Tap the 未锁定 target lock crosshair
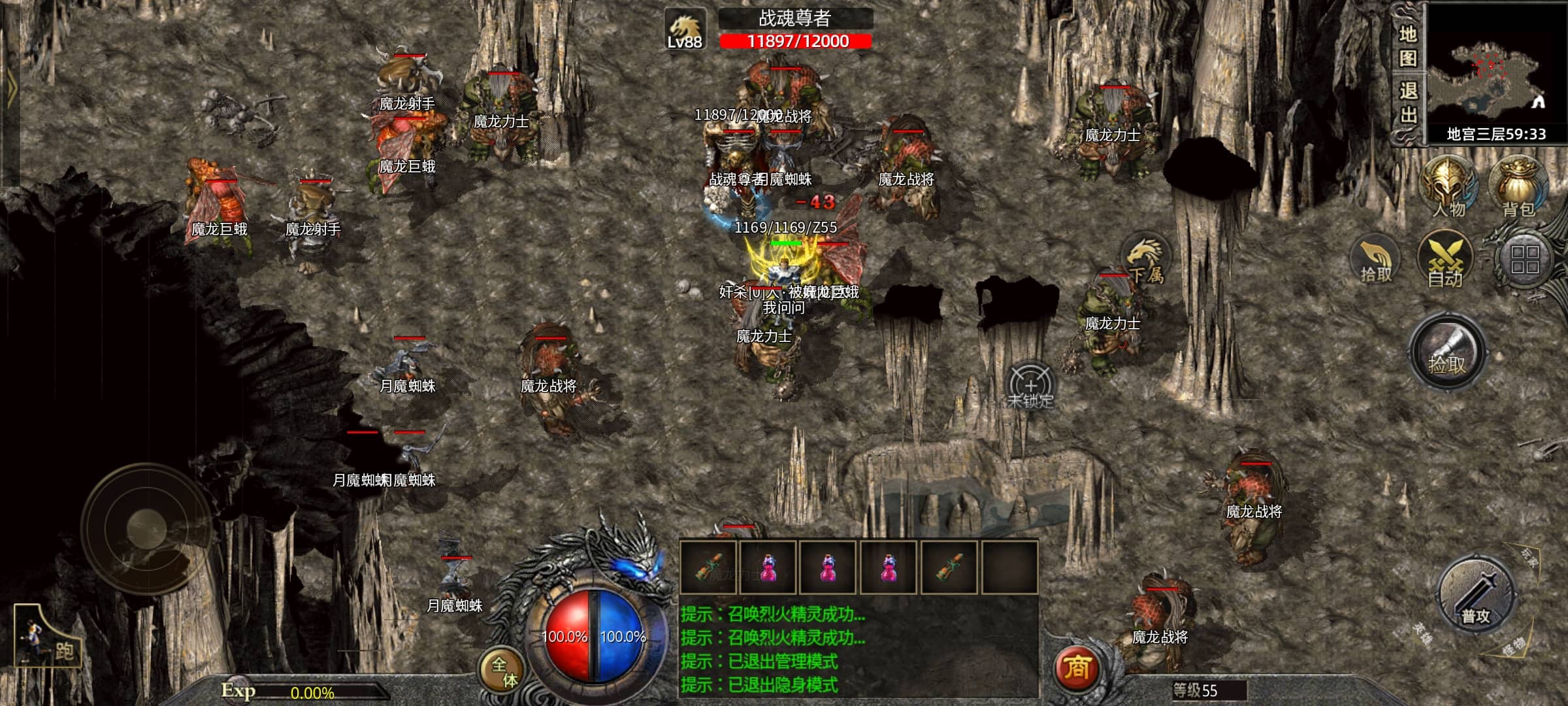This screenshot has width=1568, height=706. point(1030,386)
